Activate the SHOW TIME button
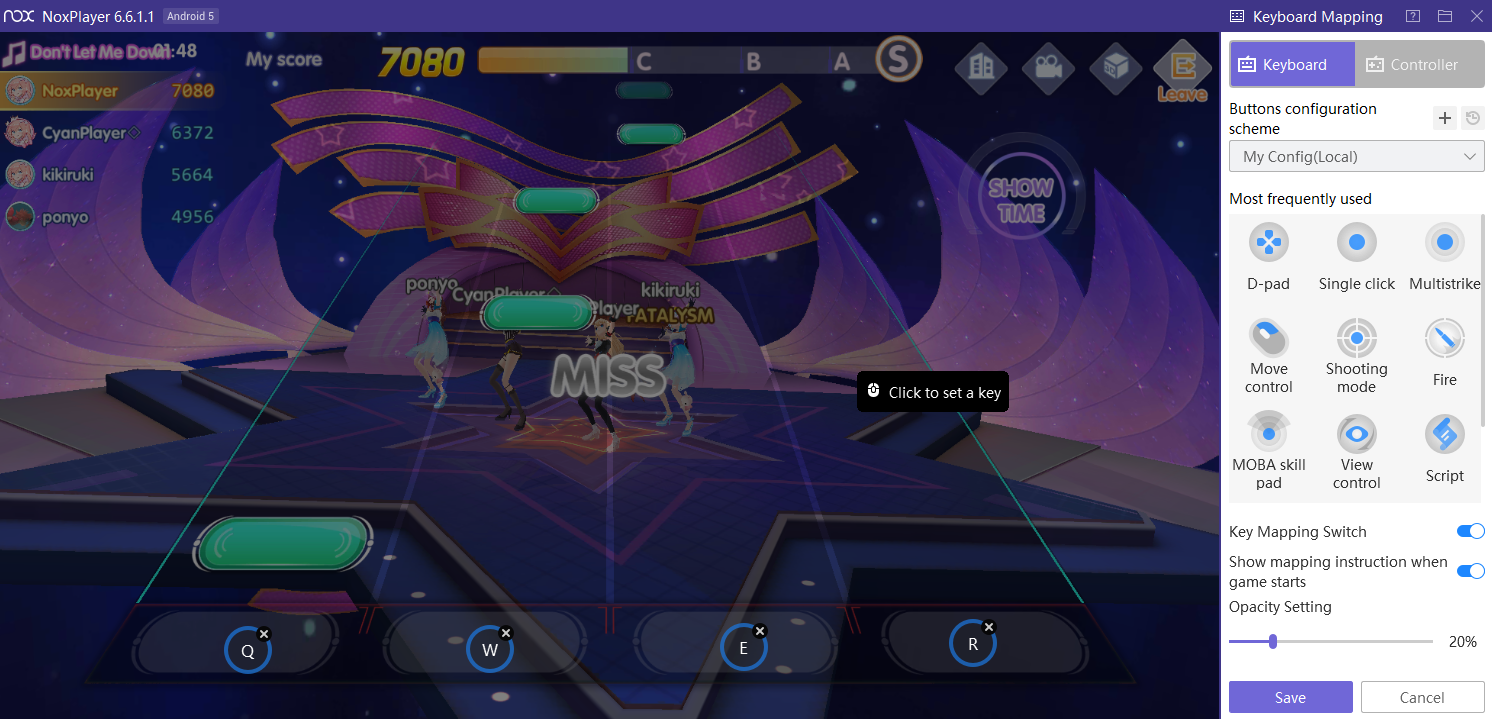The height and width of the screenshot is (719, 1492). (1020, 200)
